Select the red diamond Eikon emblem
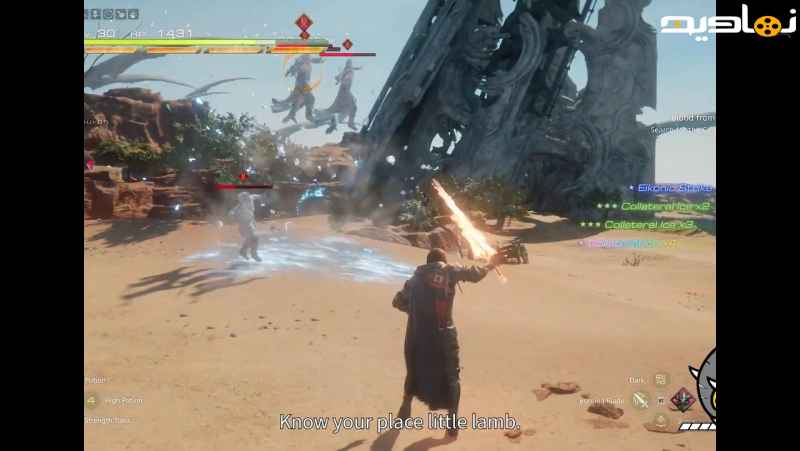Viewport: 800px width, 451px height. (683, 400)
